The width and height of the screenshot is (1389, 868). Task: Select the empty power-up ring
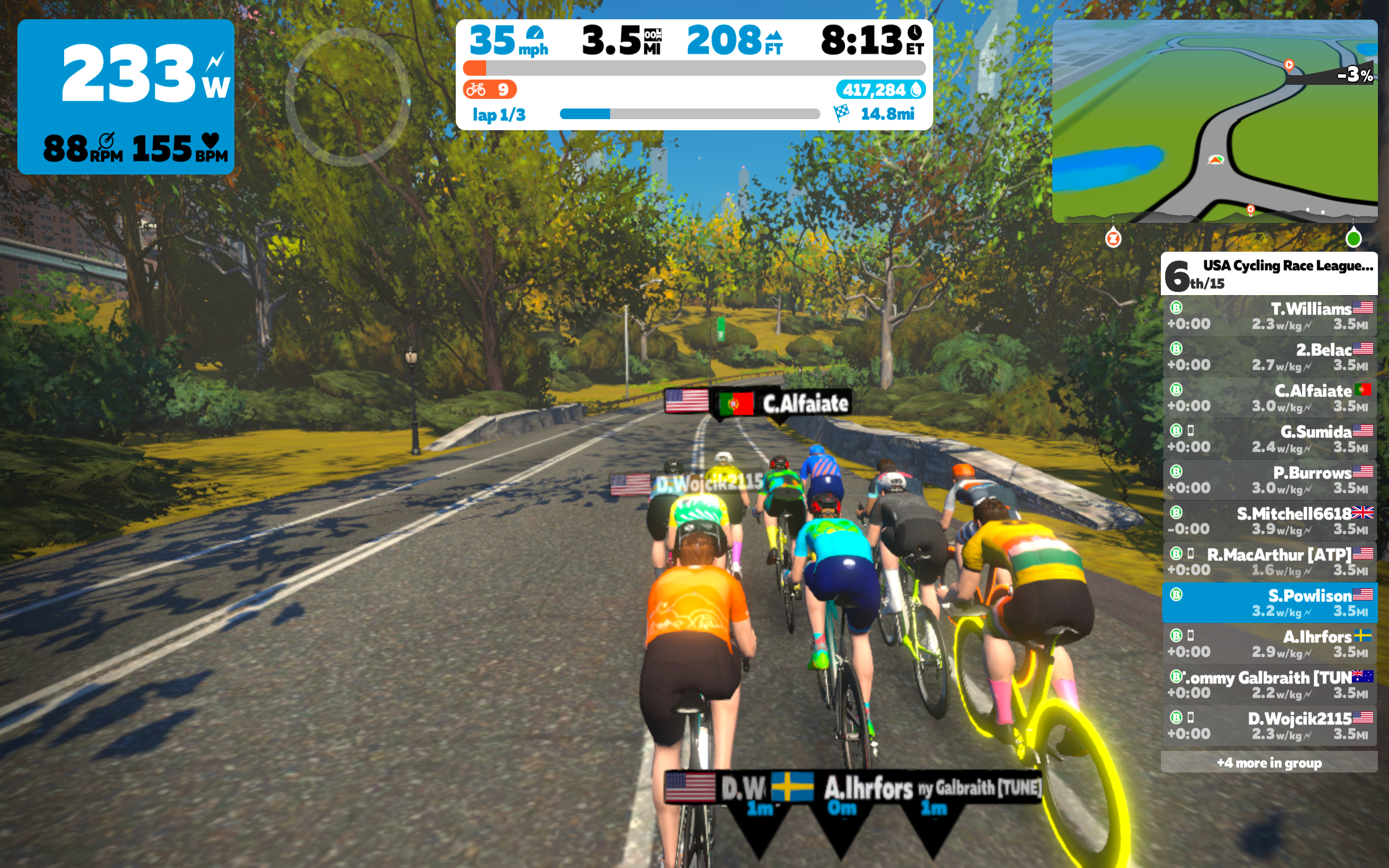(347, 96)
